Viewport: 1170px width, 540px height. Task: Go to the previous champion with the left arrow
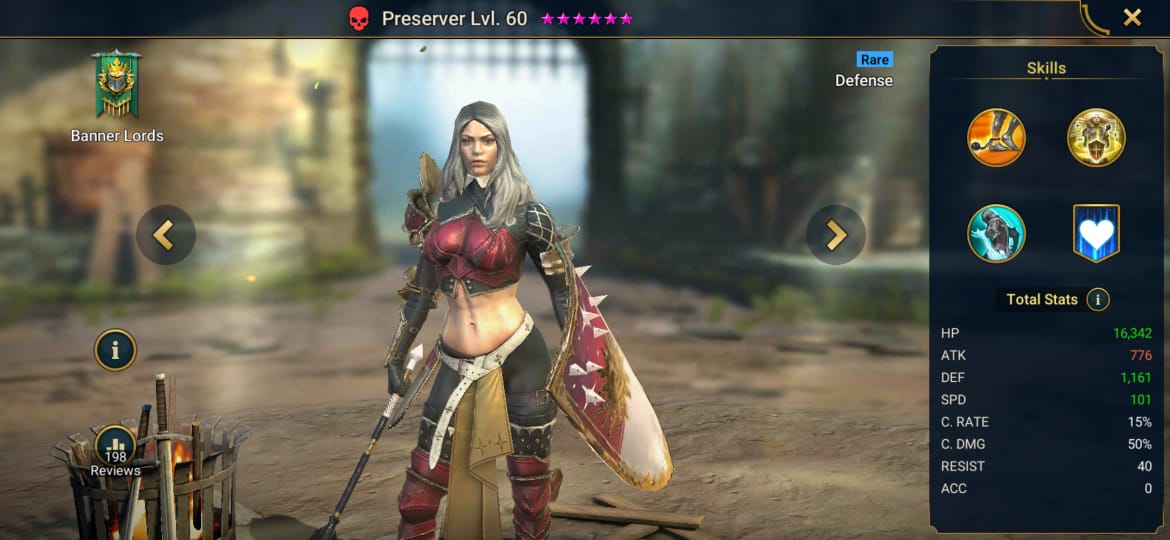165,235
